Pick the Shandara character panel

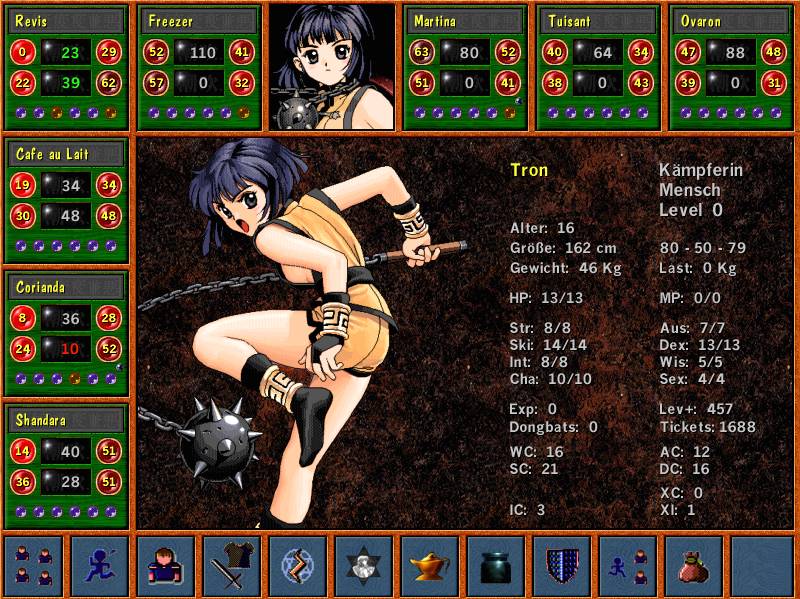click(x=66, y=466)
